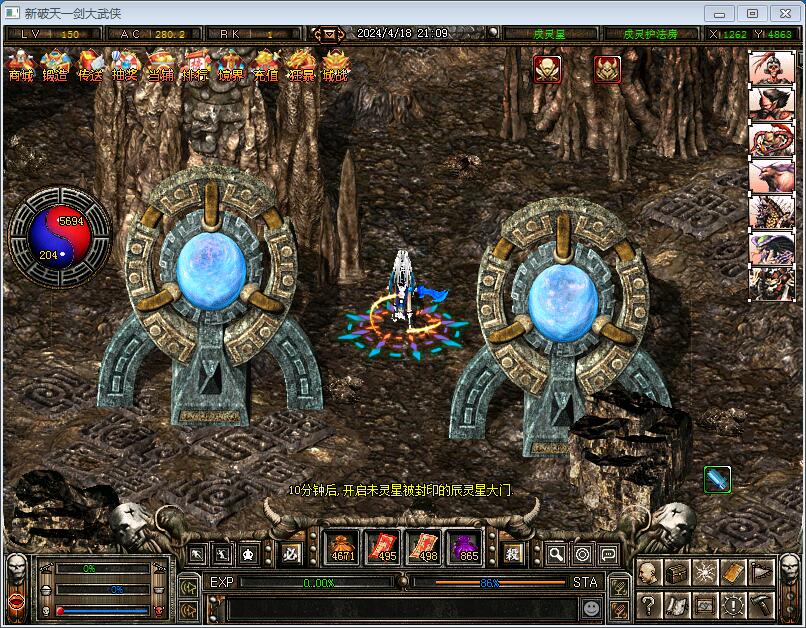Click the magnifying glass search button
Screen dimensions: 806x628
click(556, 553)
